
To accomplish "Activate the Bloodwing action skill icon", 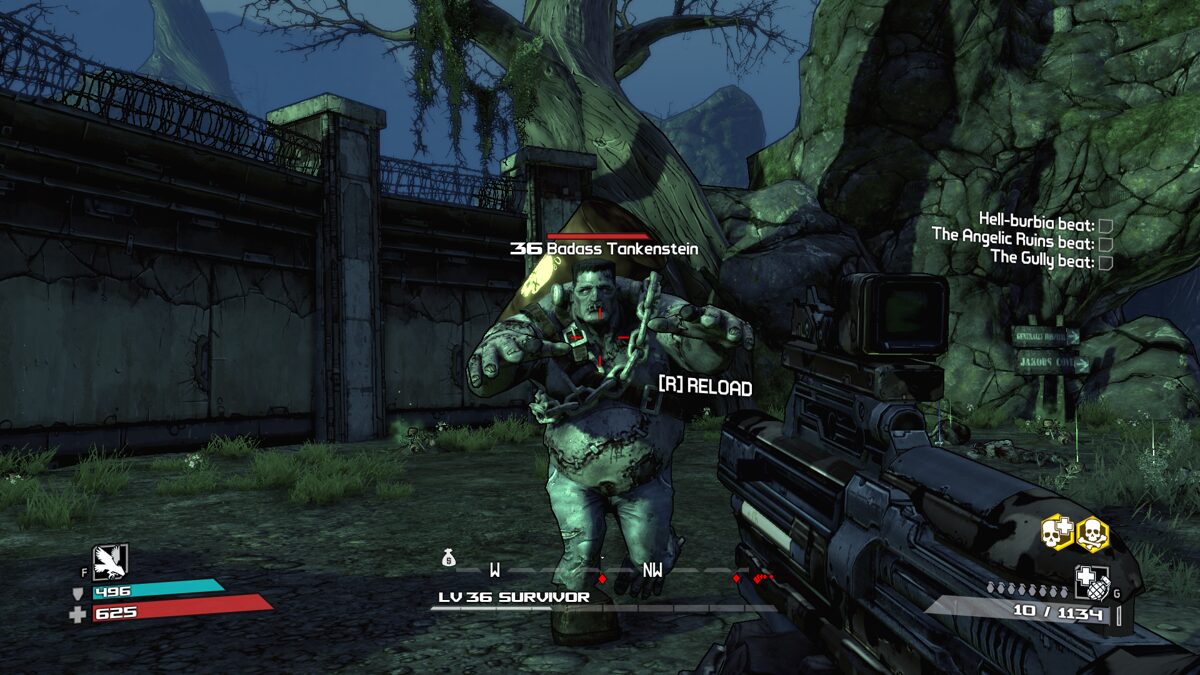I will [x=109, y=561].
